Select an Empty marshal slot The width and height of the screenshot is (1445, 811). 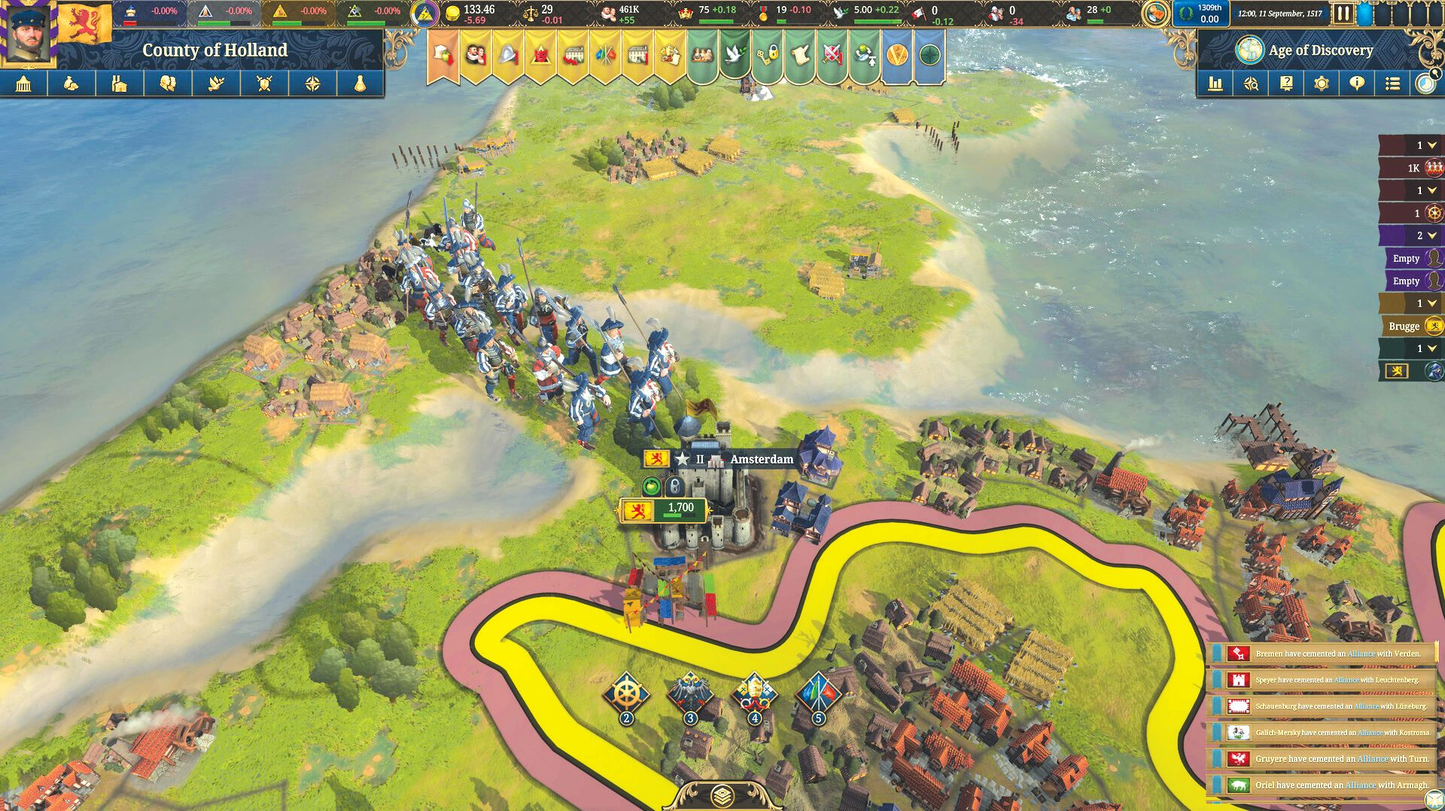tap(1408, 257)
